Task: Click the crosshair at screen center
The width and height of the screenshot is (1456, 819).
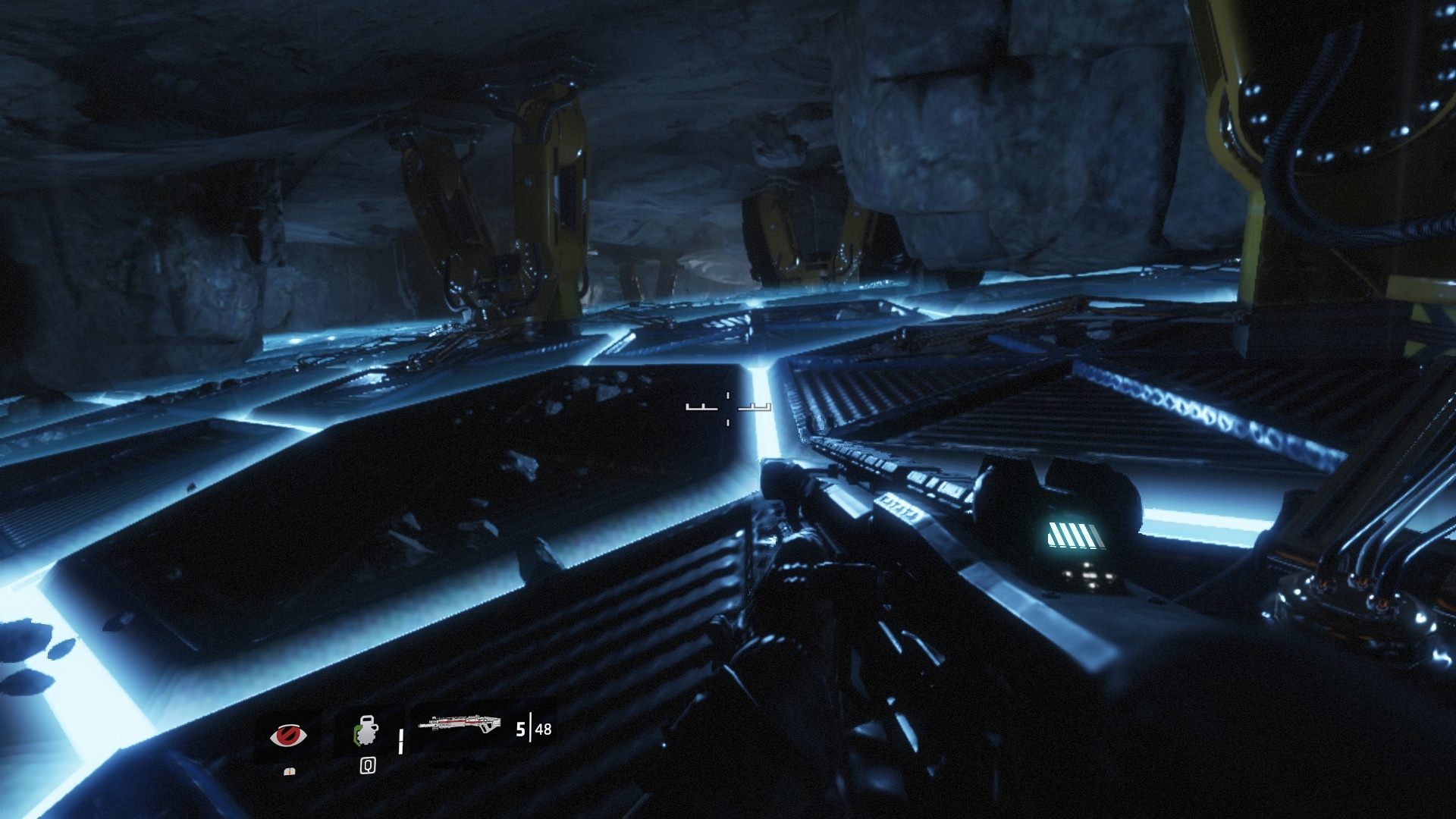Action: pos(726,407)
